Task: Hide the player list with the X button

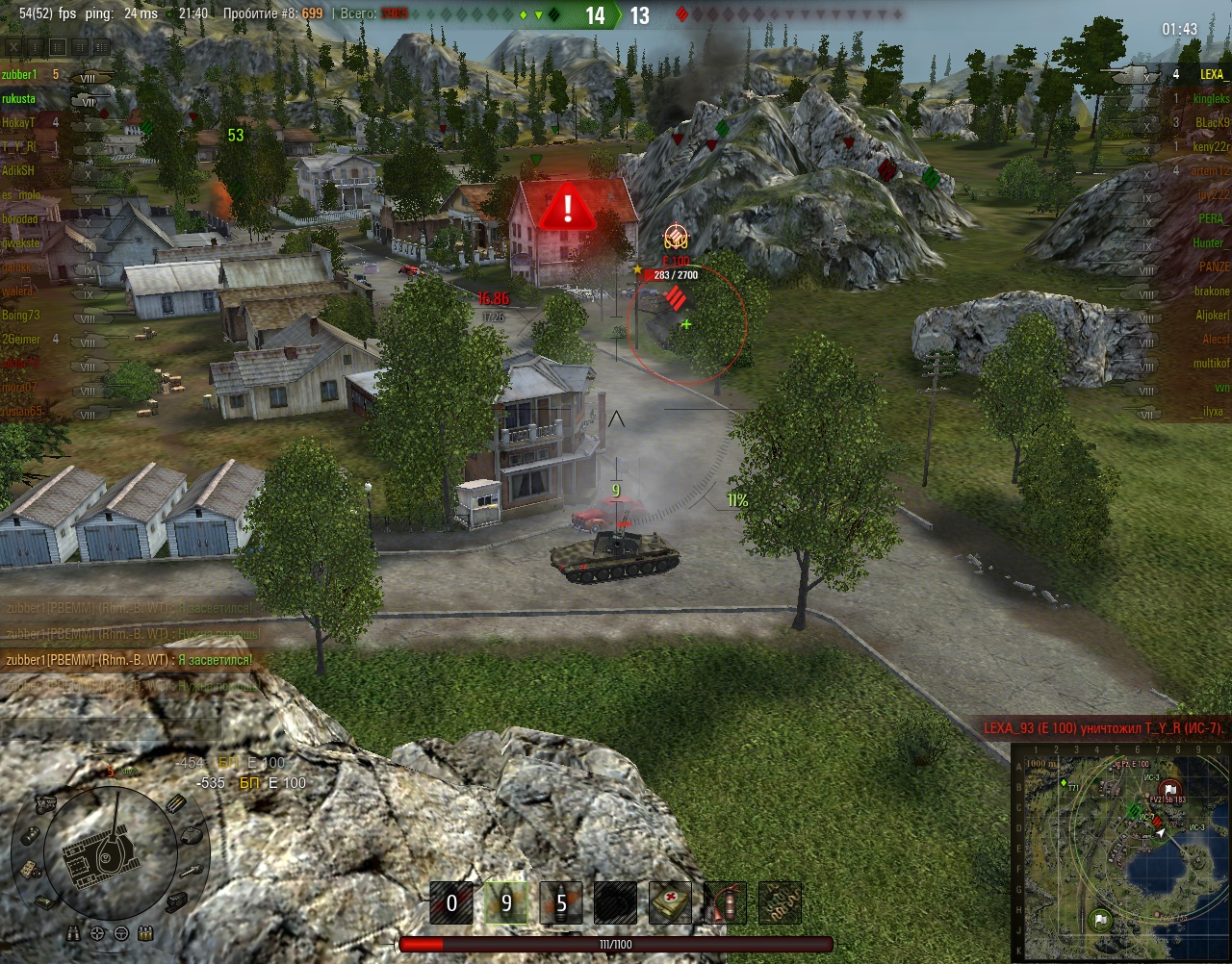Action: point(13,46)
